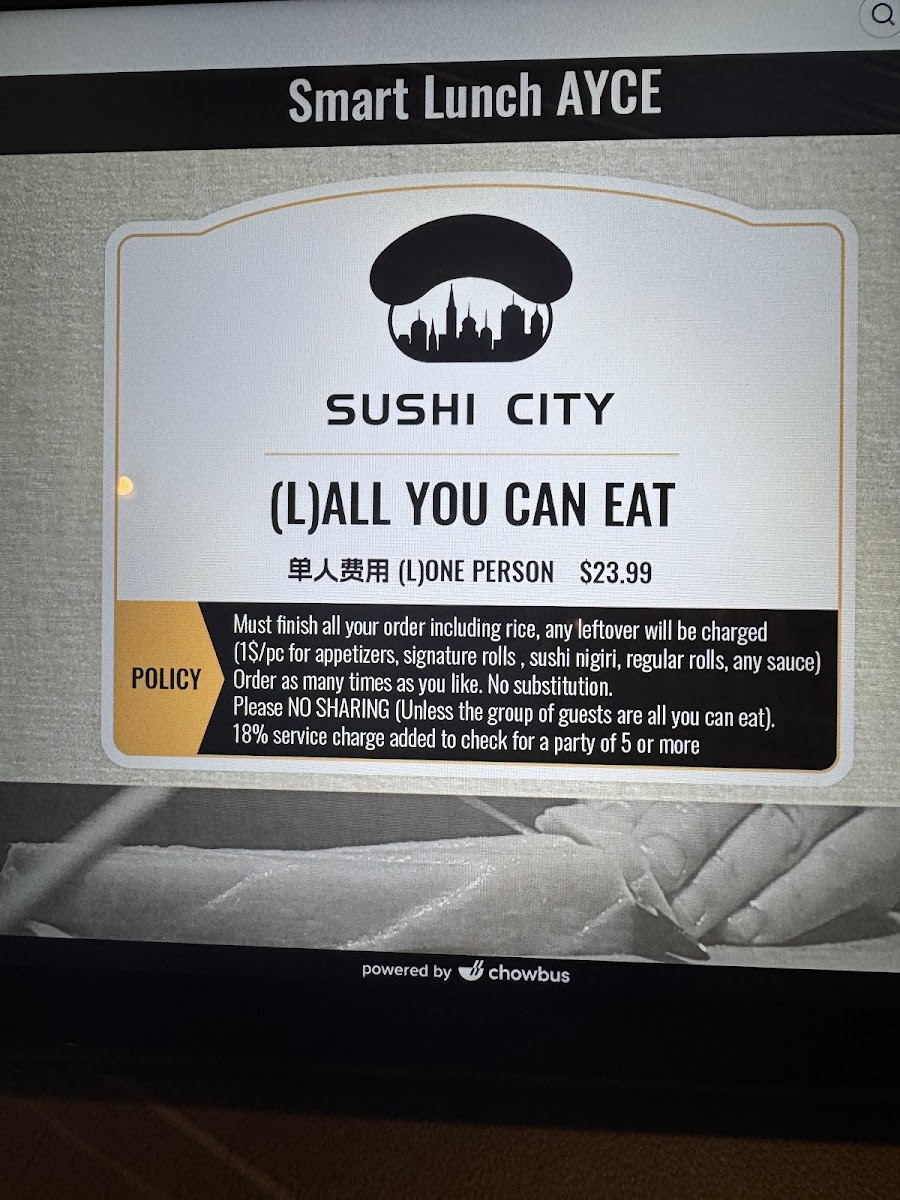This screenshot has height=1200, width=900.
Task: Open the search magnifier icon
Action: (x=882, y=15)
